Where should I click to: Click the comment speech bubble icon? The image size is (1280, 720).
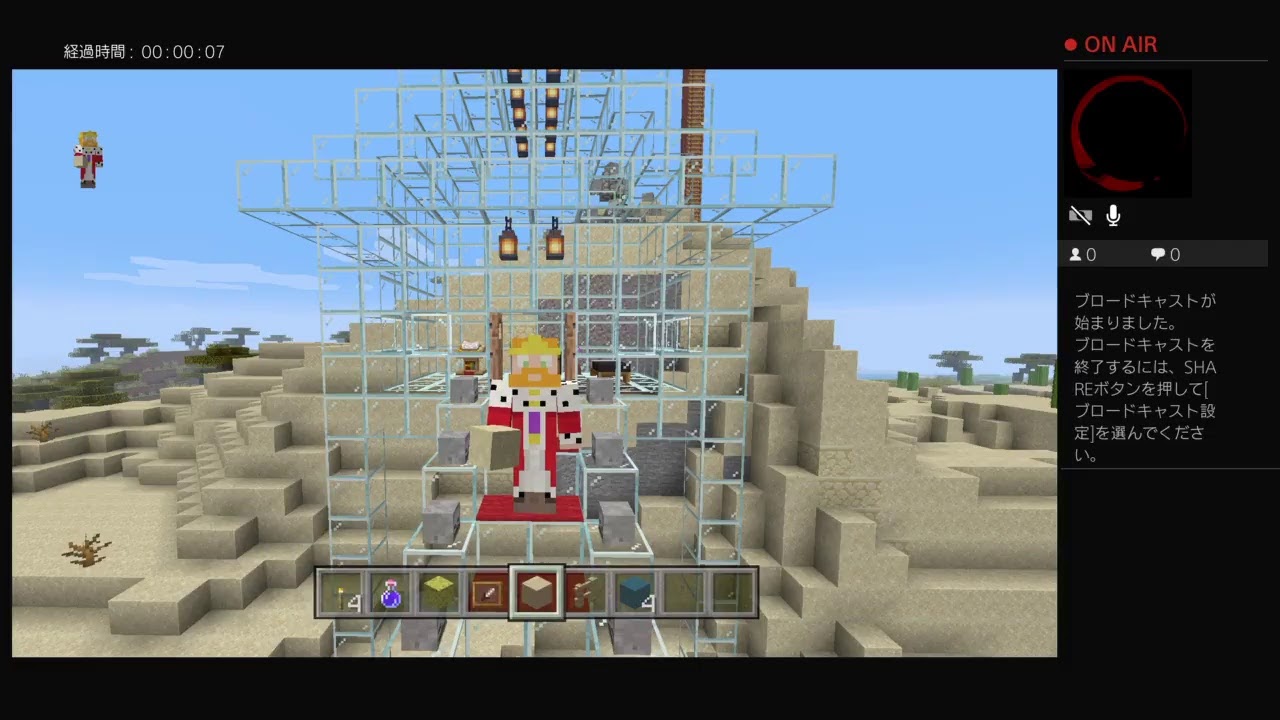(1157, 254)
